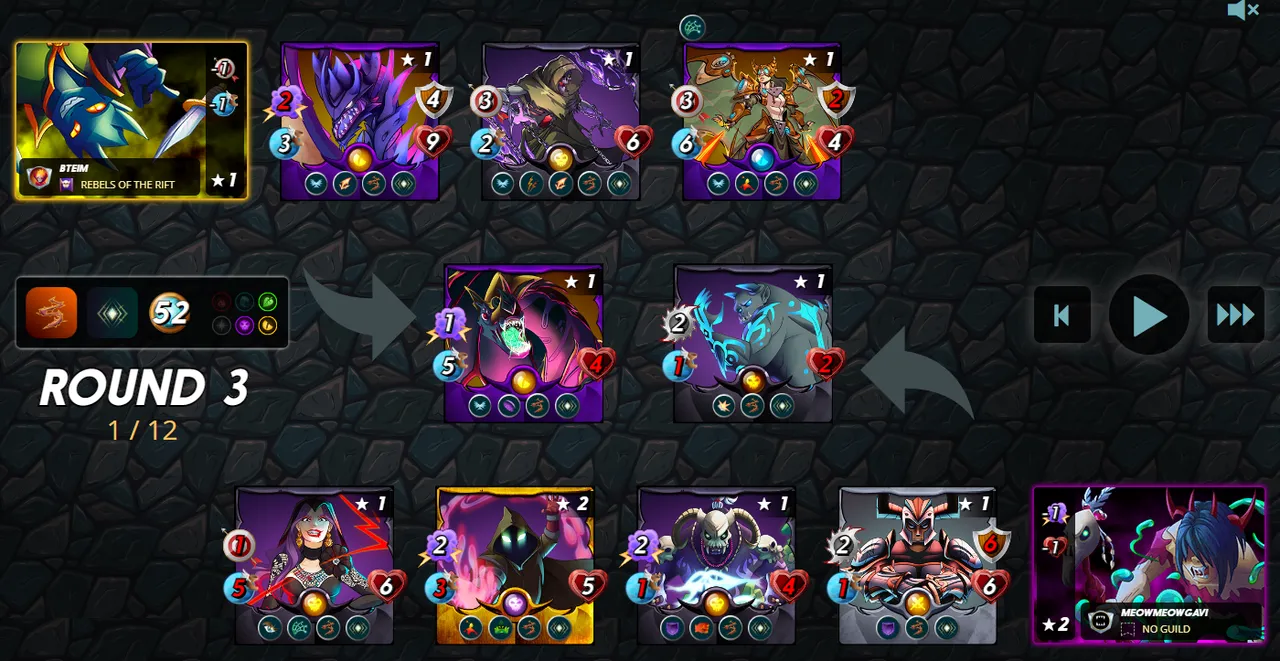Select the blue glowing golem card
The height and width of the screenshot is (661, 1280).
[x=753, y=343]
